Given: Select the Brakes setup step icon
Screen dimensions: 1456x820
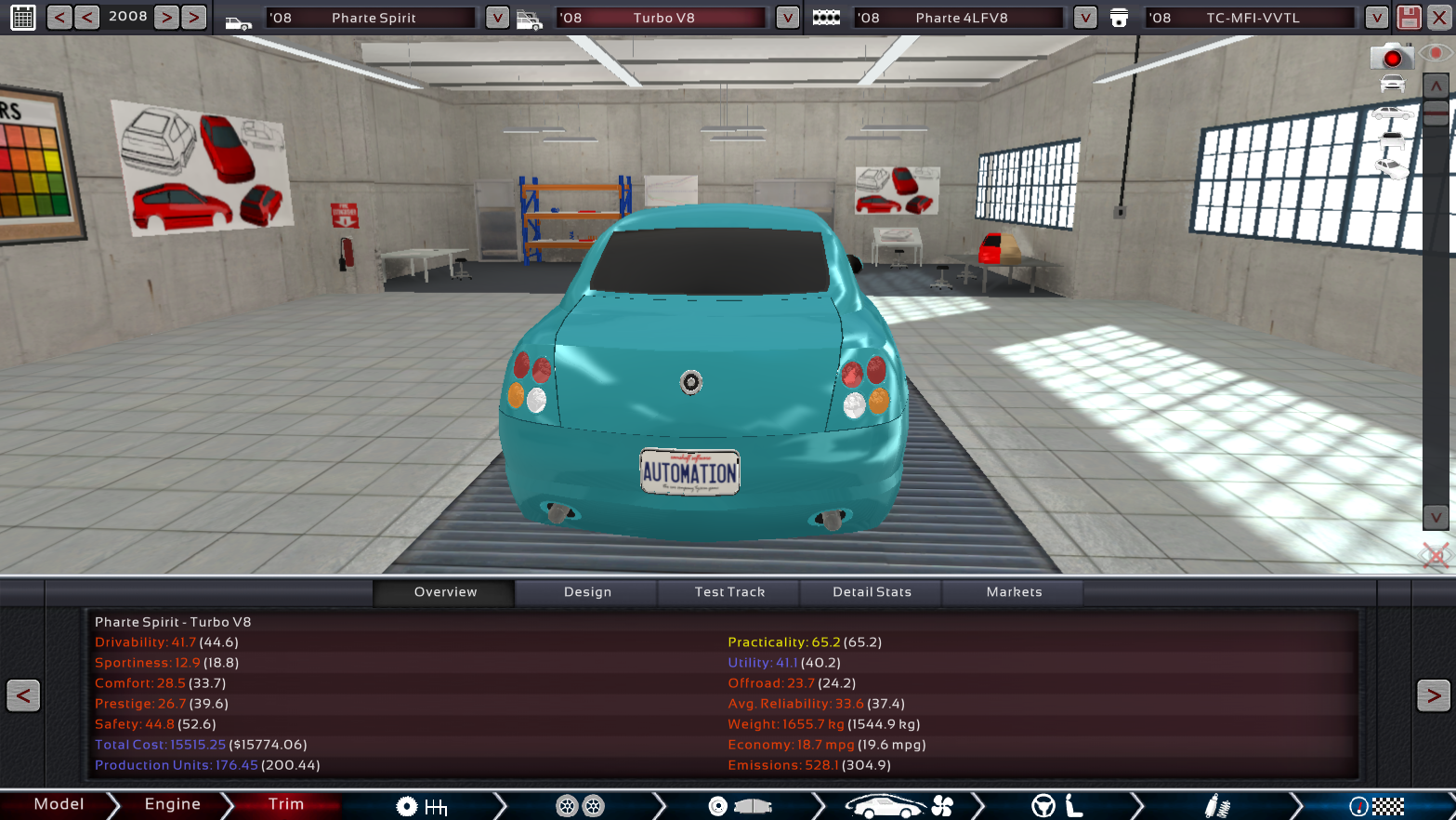Looking at the screenshot, I should tap(739, 805).
